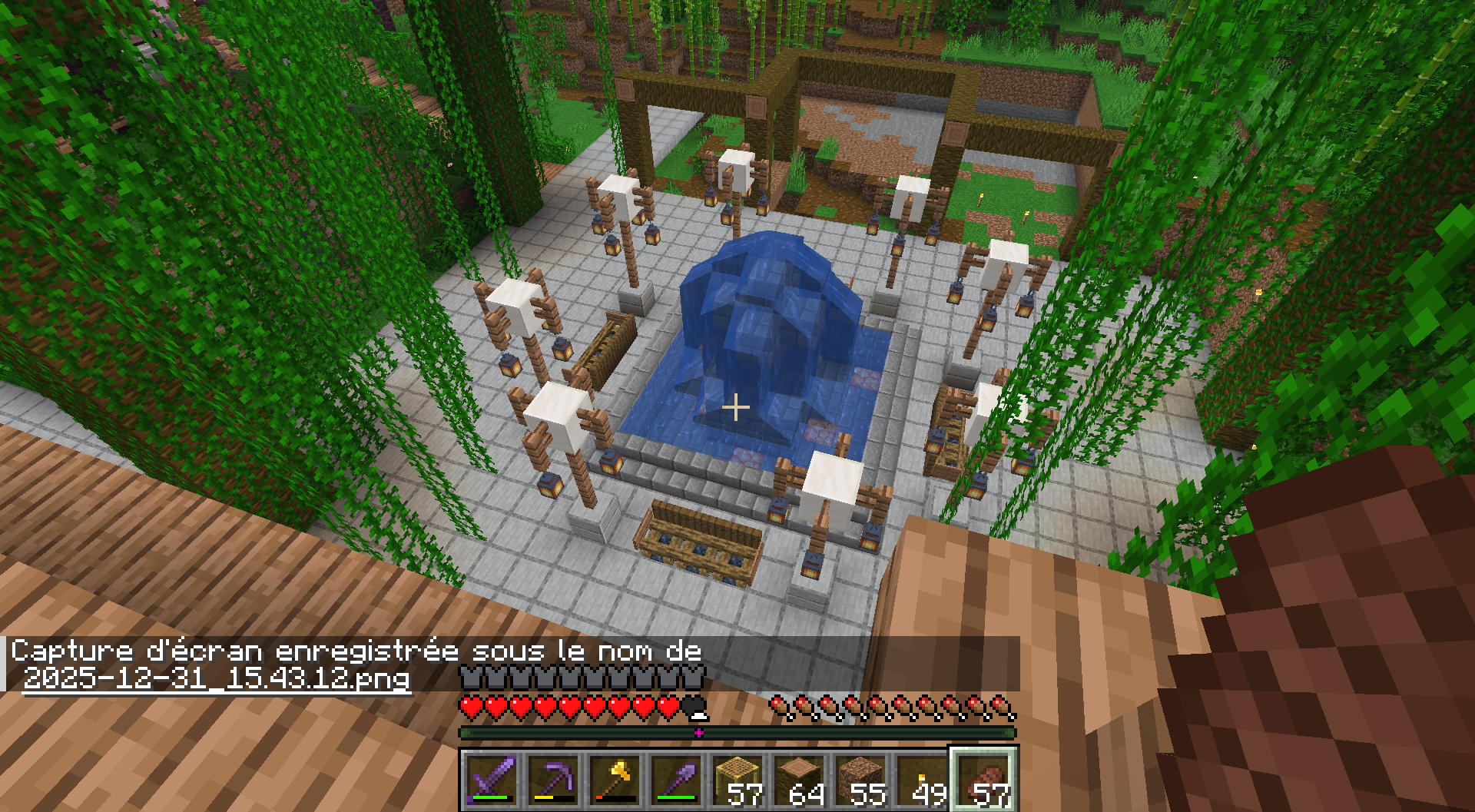1475x812 pixels.
Task: Open the saved screenshot file link
Action: tap(217, 679)
